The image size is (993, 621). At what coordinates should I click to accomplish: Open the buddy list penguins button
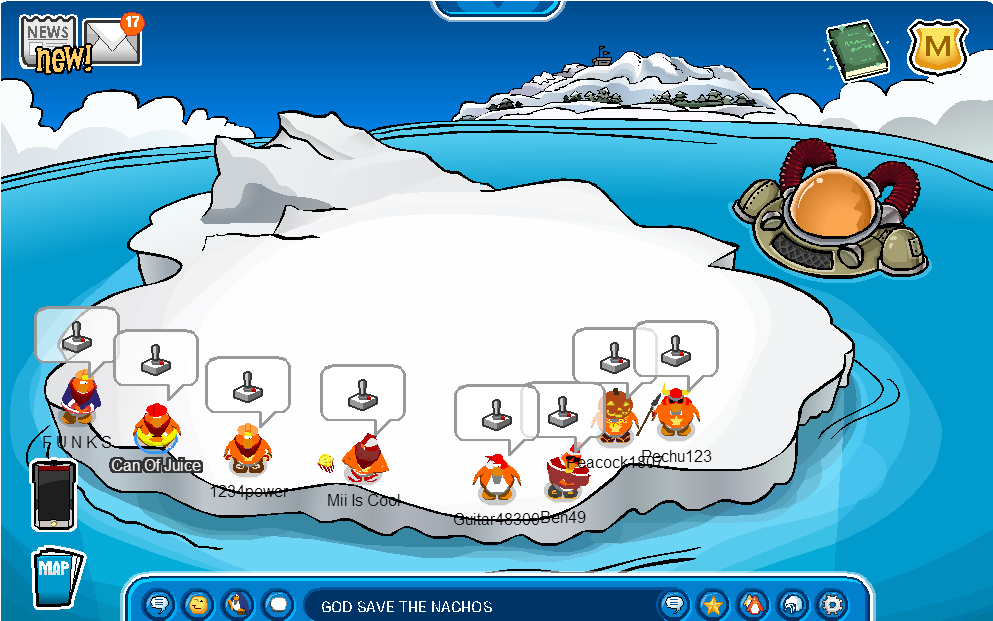click(x=752, y=604)
